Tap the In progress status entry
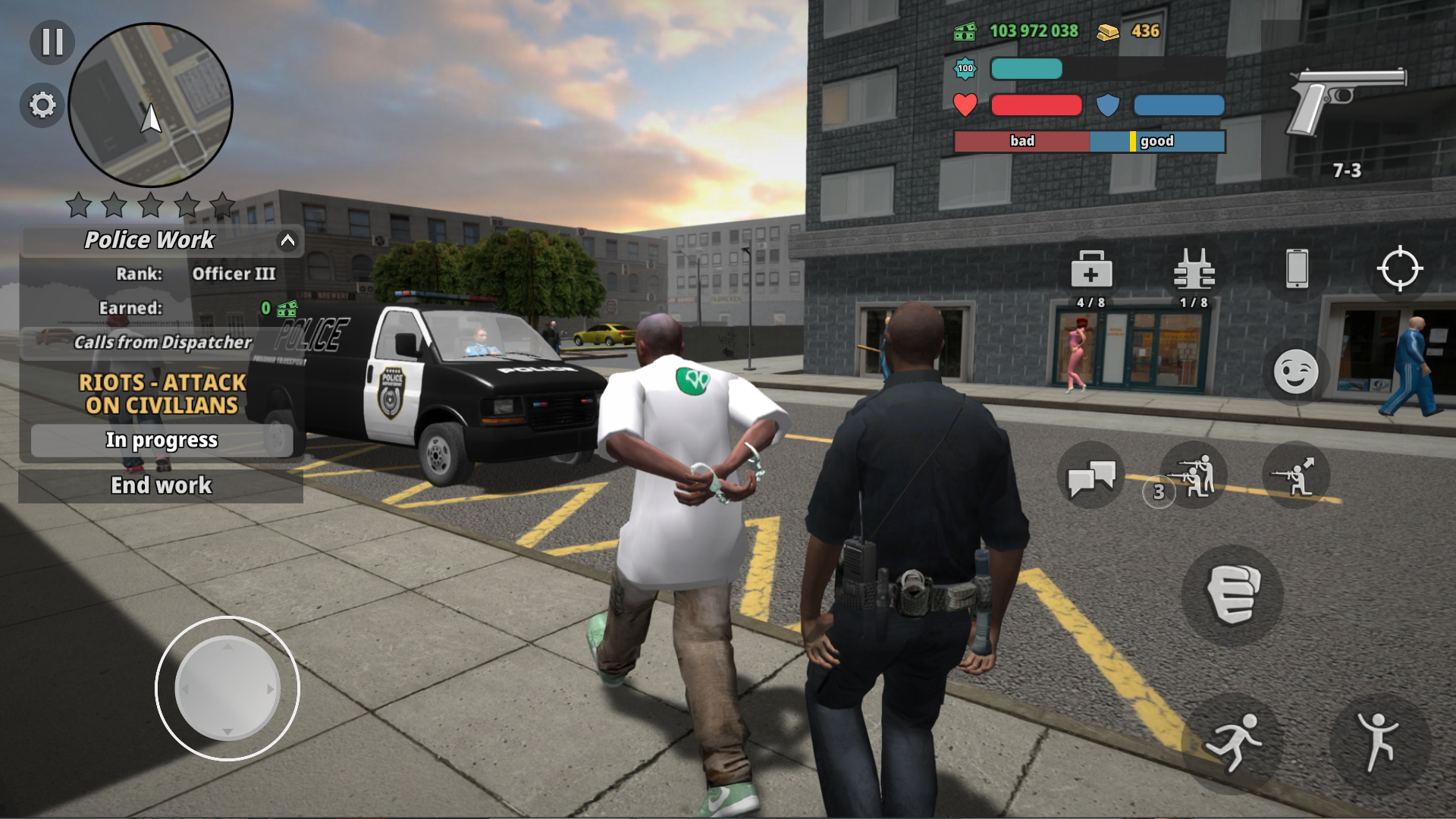The height and width of the screenshot is (819, 1456). [x=162, y=440]
